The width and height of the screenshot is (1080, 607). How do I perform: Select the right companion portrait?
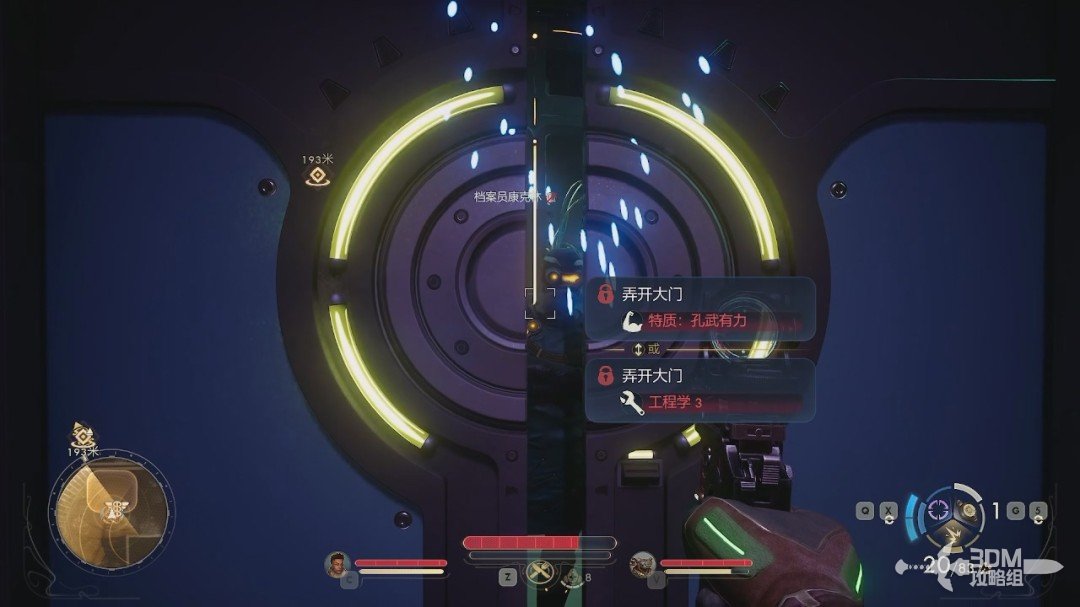pyautogui.click(x=642, y=565)
